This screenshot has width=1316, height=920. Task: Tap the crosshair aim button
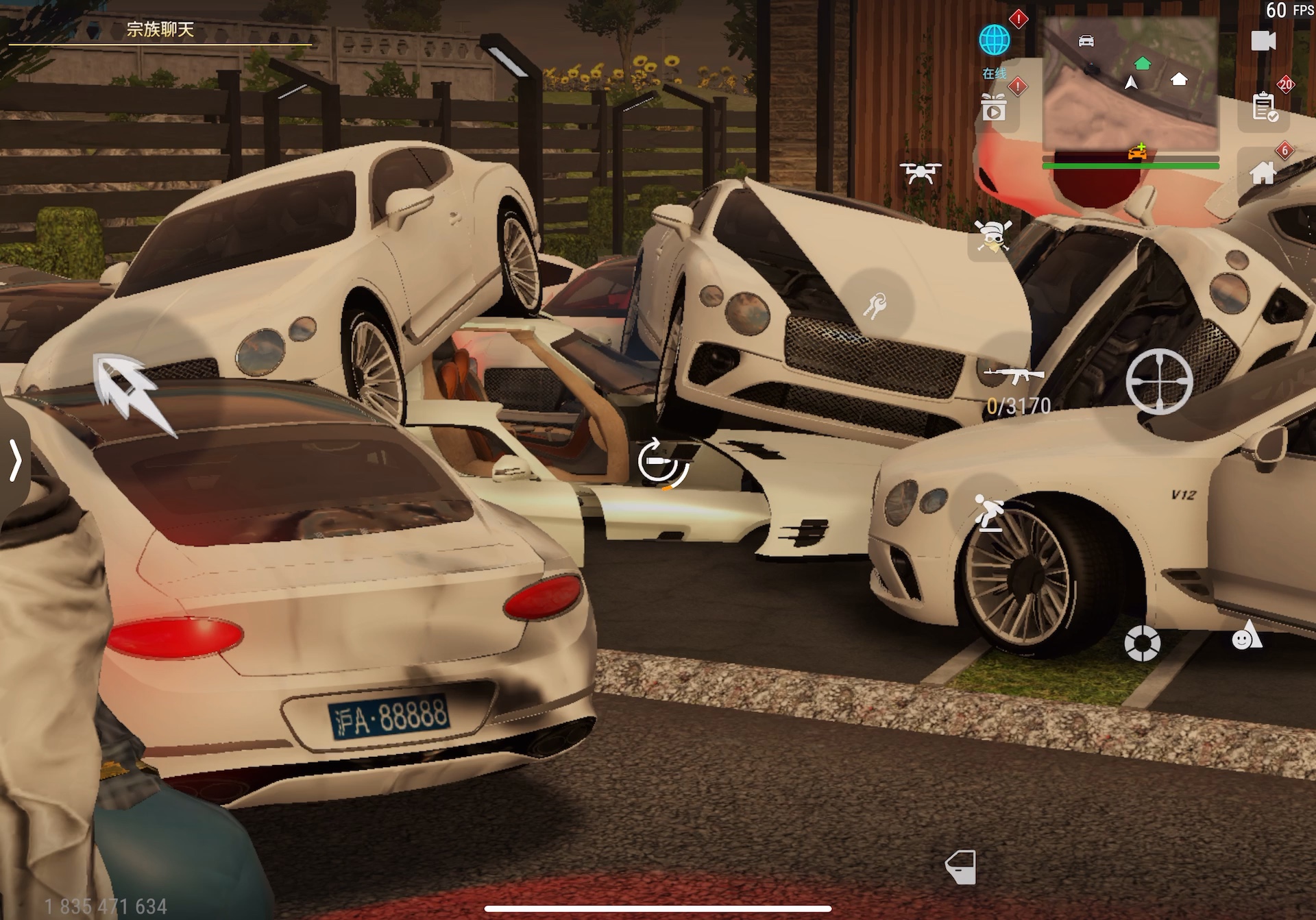tap(1158, 382)
